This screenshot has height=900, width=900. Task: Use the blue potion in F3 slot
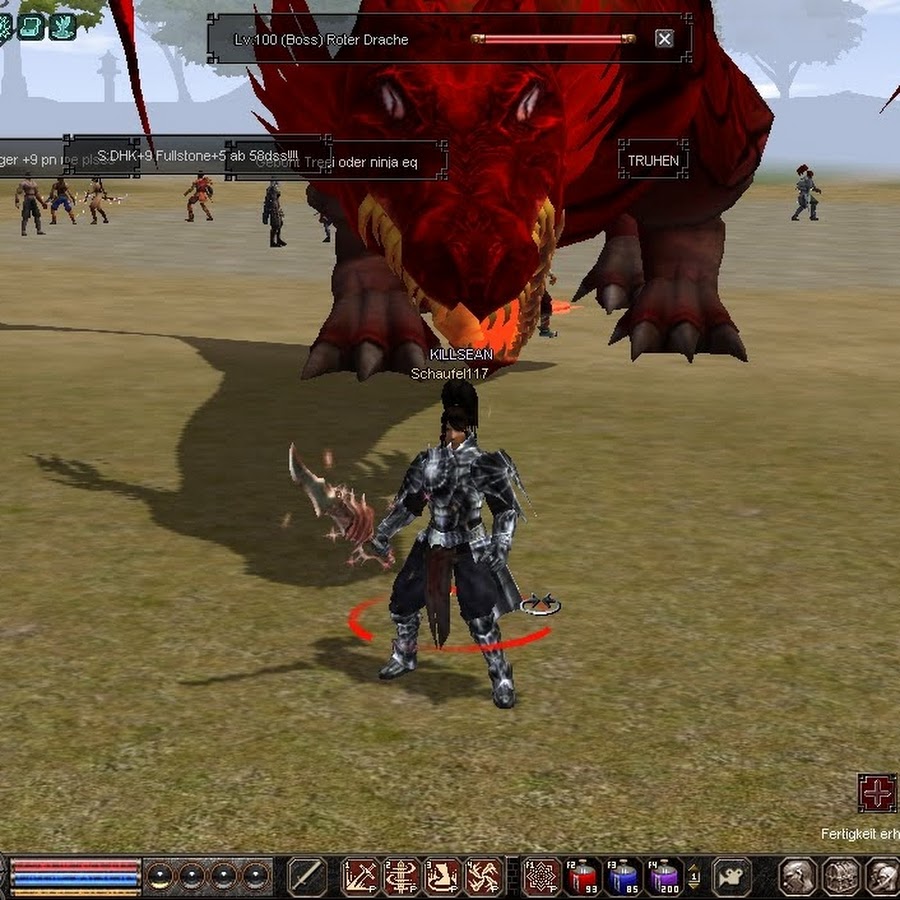(x=624, y=877)
